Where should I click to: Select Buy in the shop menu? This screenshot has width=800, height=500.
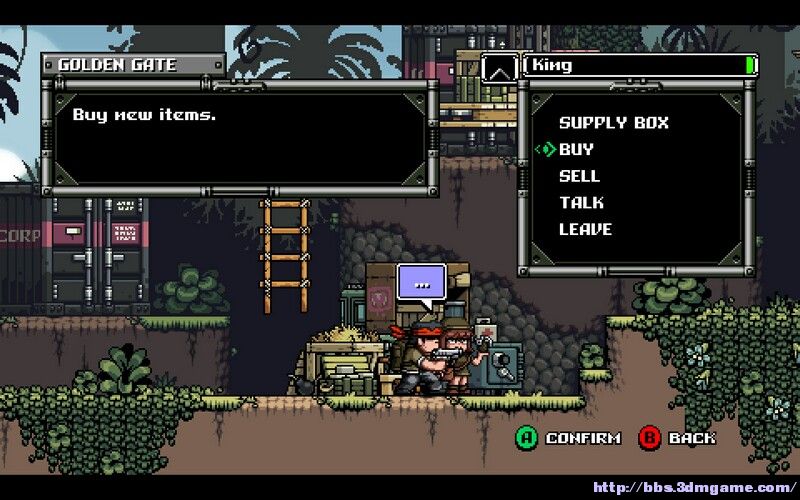click(576, 149)
